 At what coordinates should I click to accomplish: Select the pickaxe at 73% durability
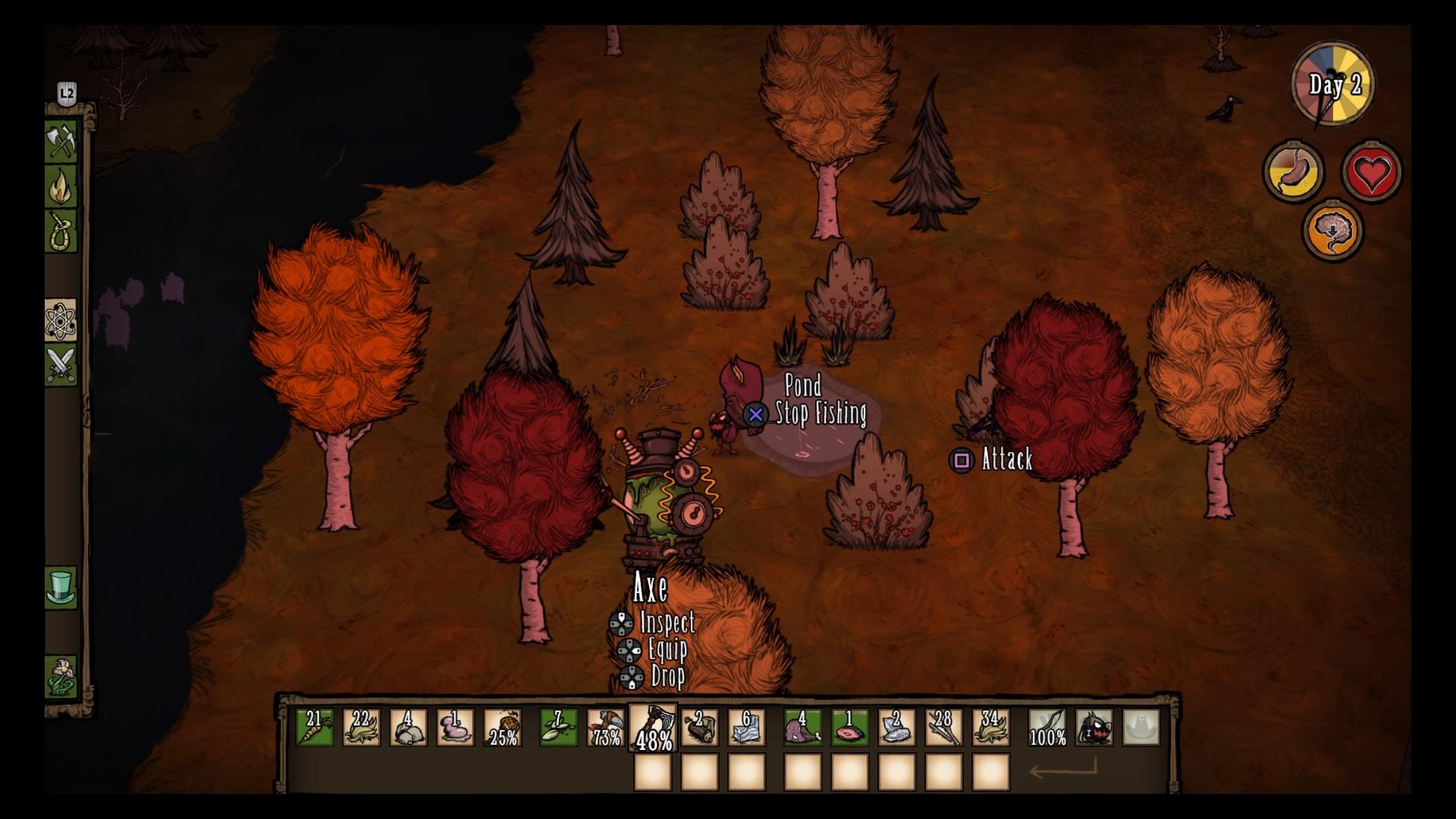(605, 728)
